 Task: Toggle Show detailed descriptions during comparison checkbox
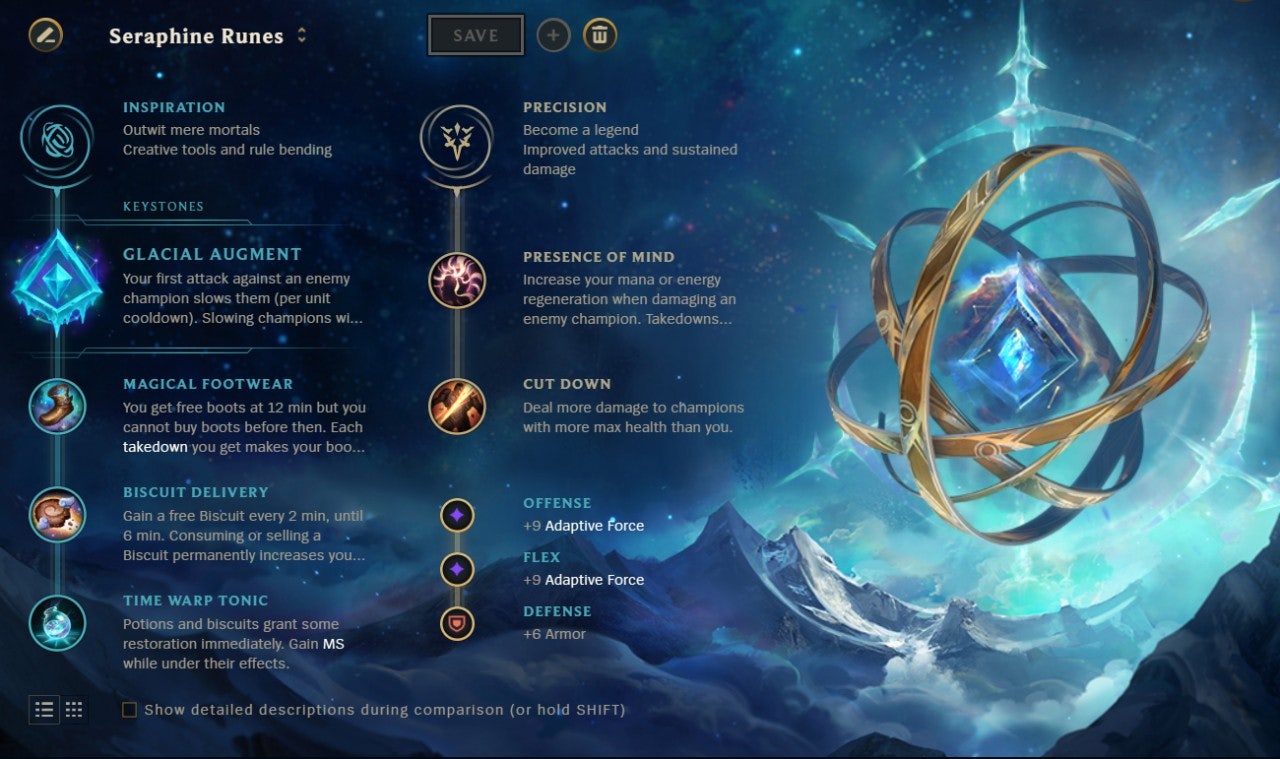(129, 710)
